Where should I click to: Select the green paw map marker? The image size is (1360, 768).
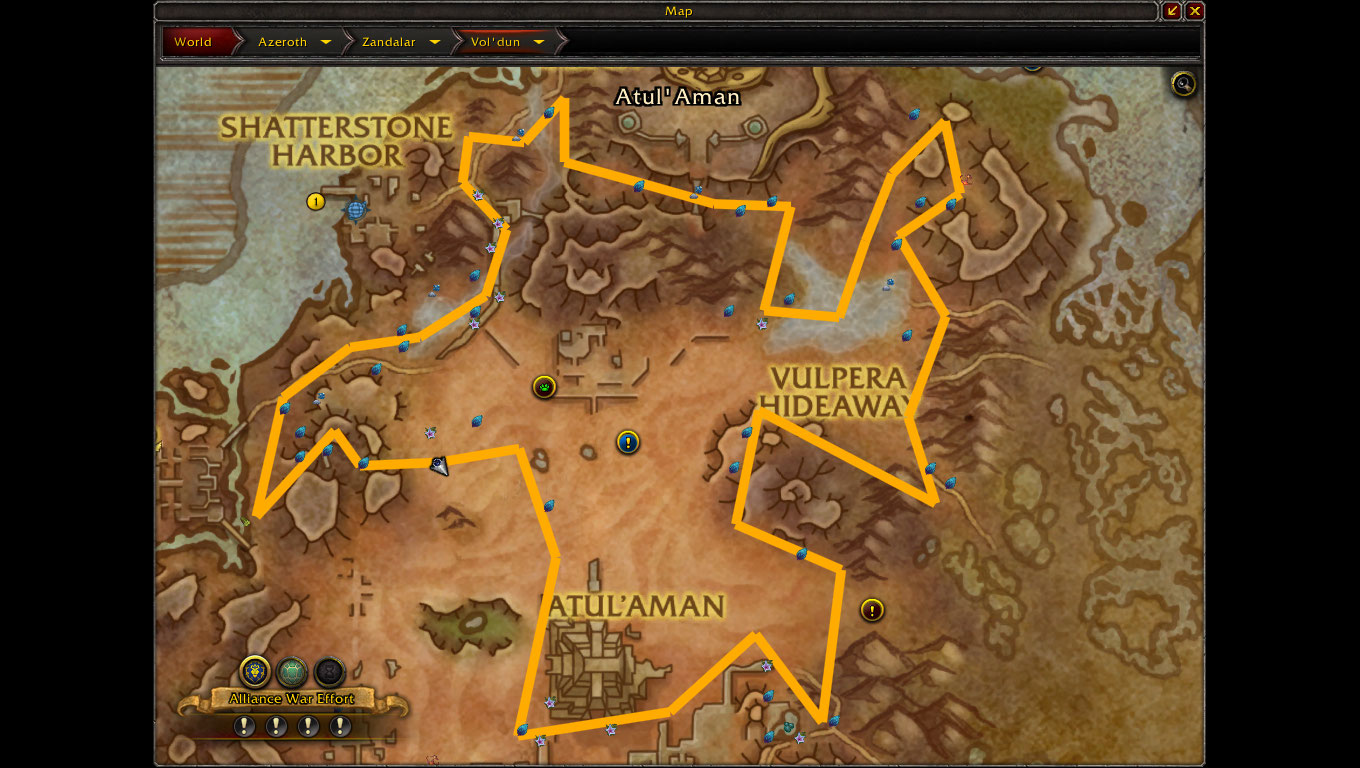point(544,386)
